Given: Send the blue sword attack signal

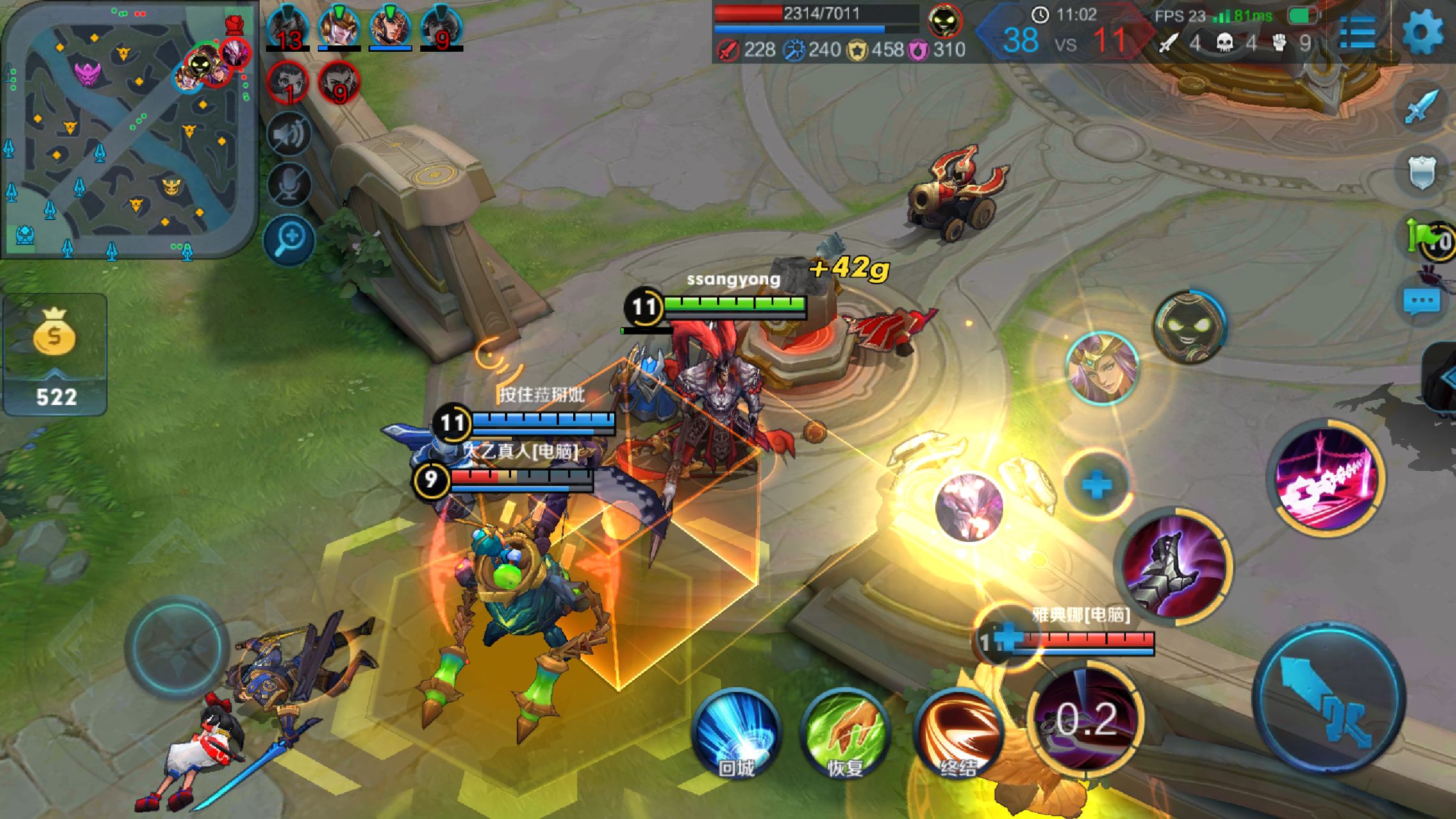Looking at the screenshot, I should coord(1421,107).
